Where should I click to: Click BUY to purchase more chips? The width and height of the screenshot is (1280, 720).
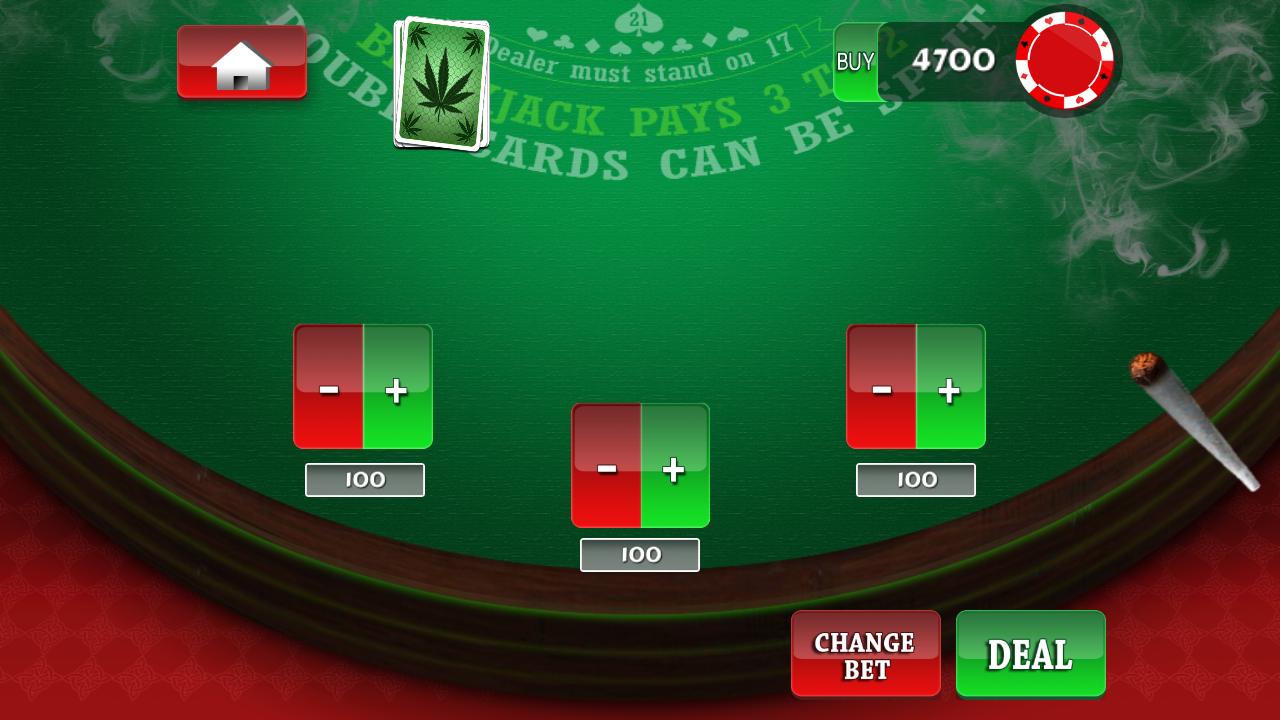tap(855, 62)
